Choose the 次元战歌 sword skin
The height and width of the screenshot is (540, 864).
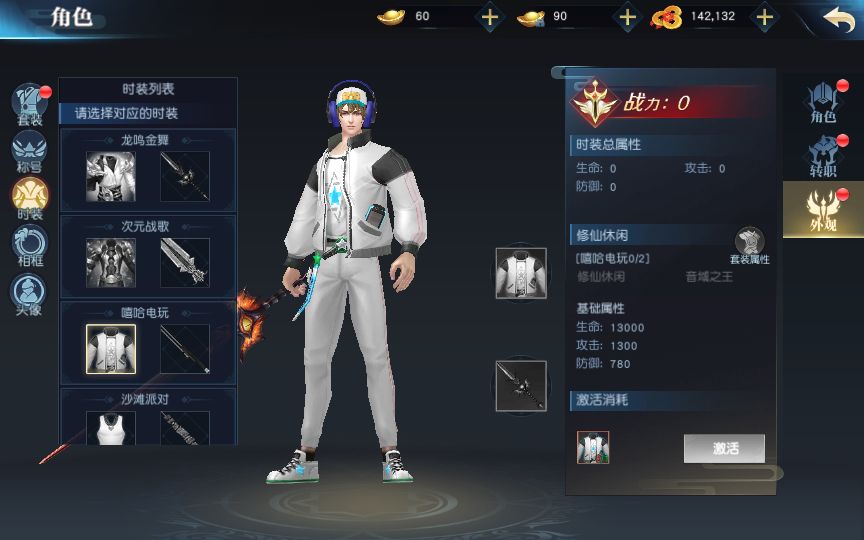pyautogui.click(x=185, y=262)
